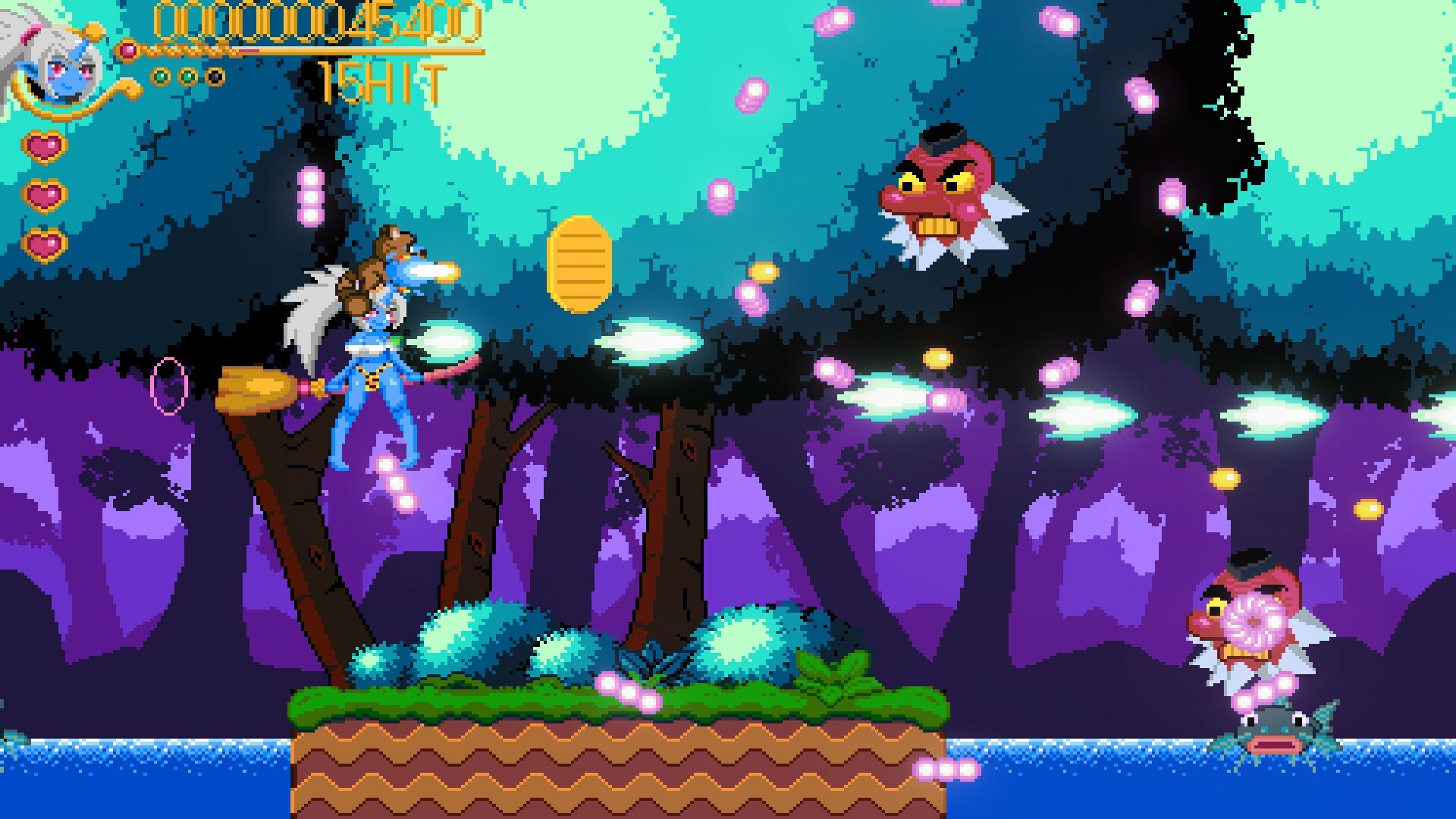The height and width of the screenshot is (819, 1456).
Task: Click the middle heart icon
Action: [45, 194]
